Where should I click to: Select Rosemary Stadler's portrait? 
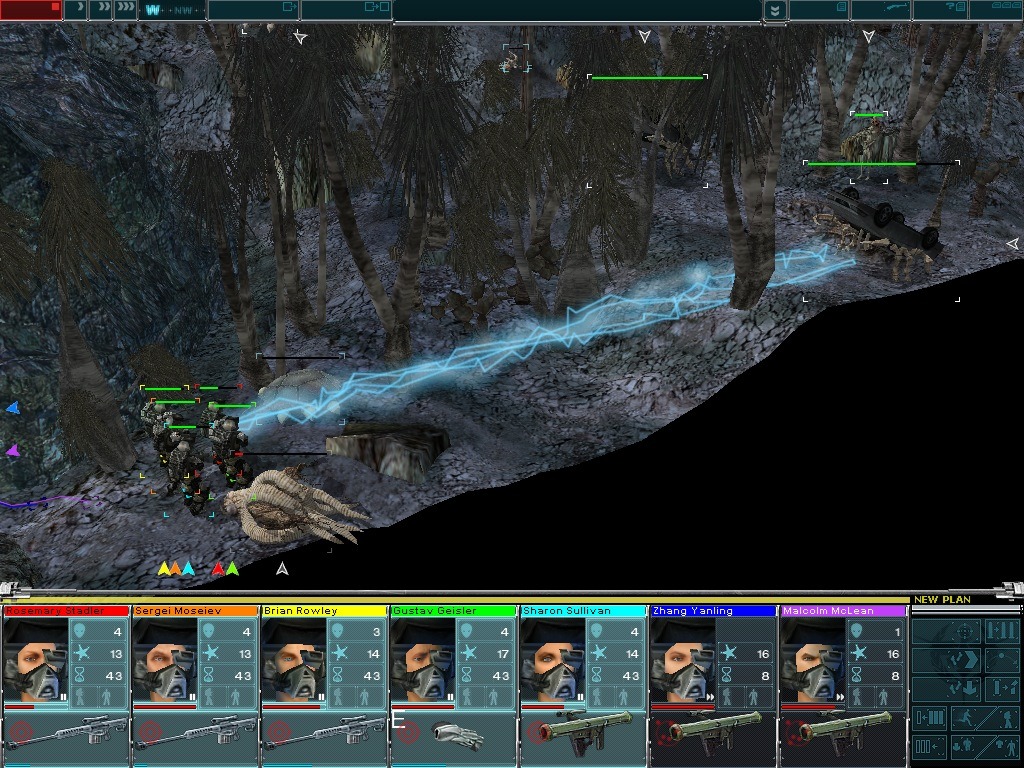(x=36, y=661)
